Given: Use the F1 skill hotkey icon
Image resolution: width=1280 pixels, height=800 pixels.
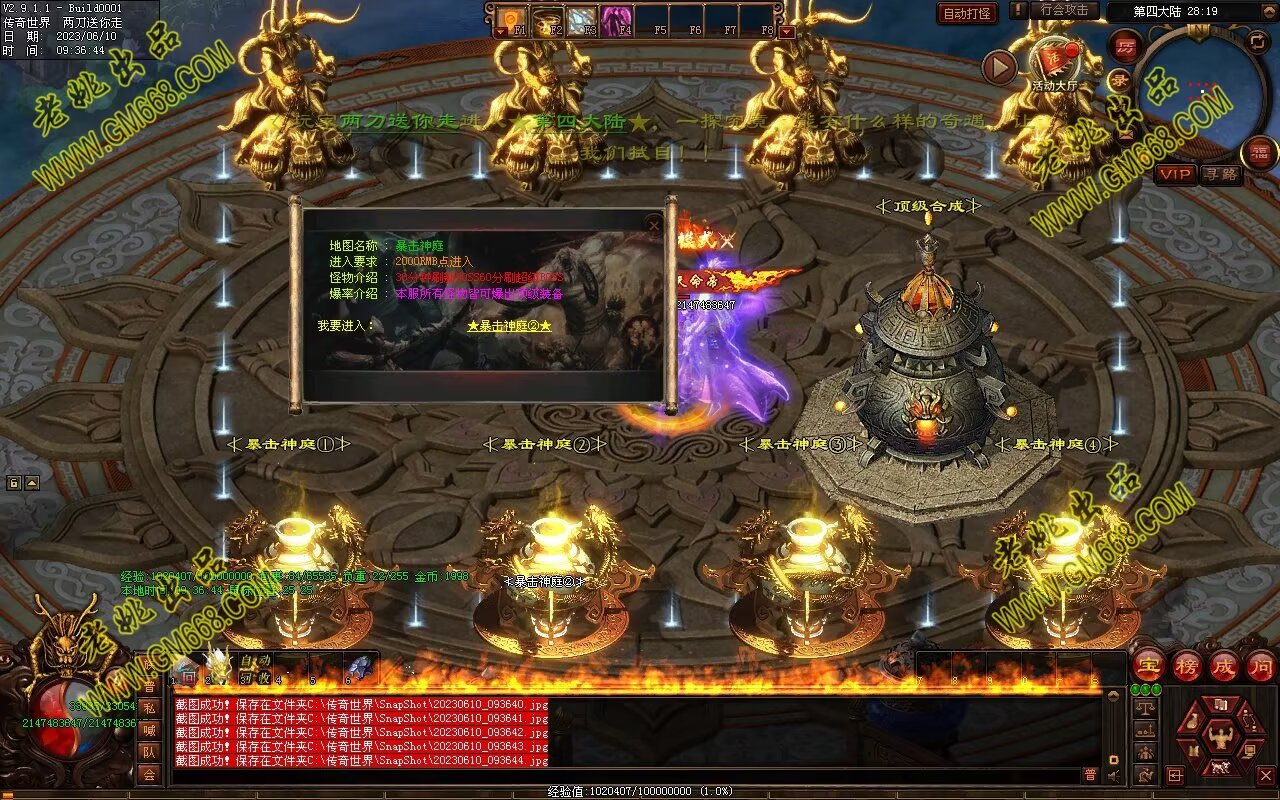Looking at the screenshot, I should click(512, 18).
